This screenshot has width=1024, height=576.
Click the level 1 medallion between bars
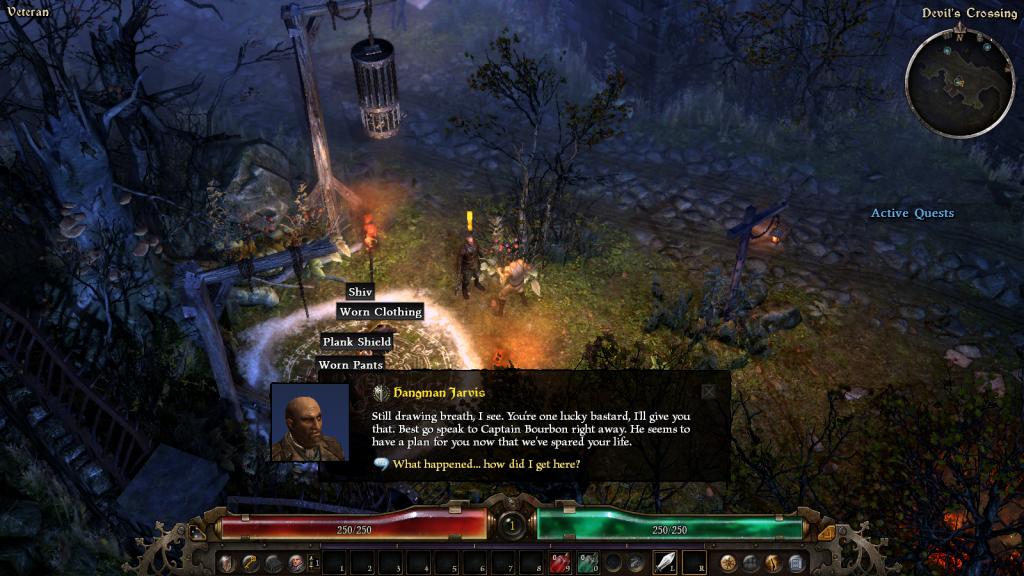tap(512, 524)
